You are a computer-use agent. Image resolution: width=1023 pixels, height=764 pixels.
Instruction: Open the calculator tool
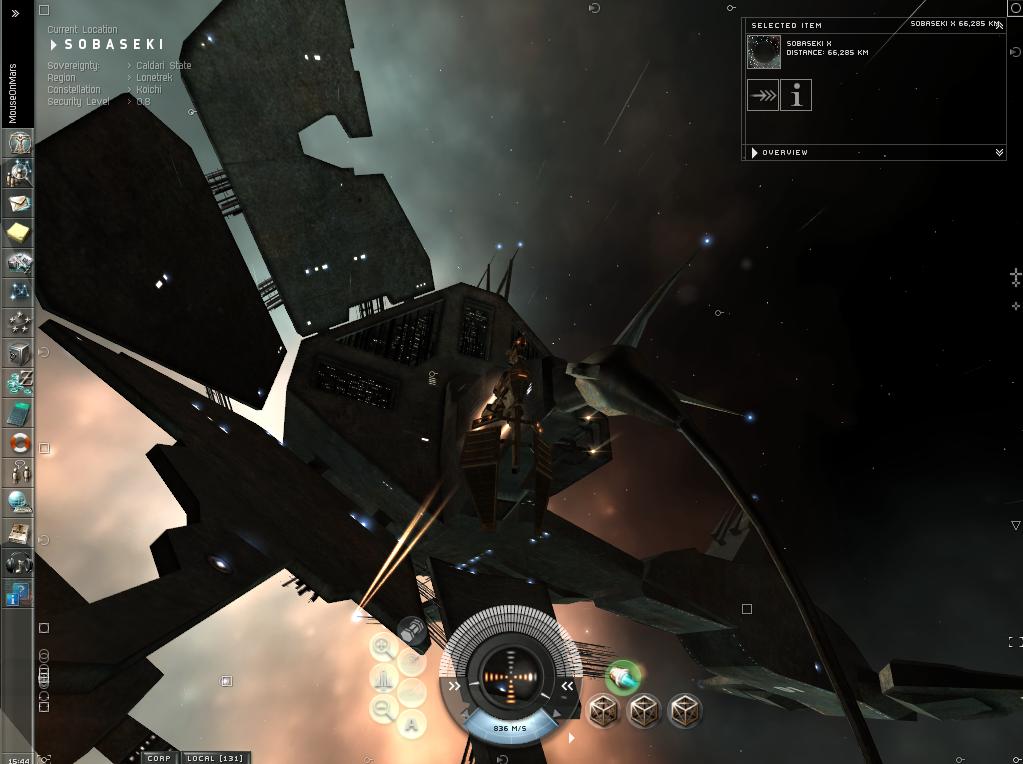tap(18, 413)
